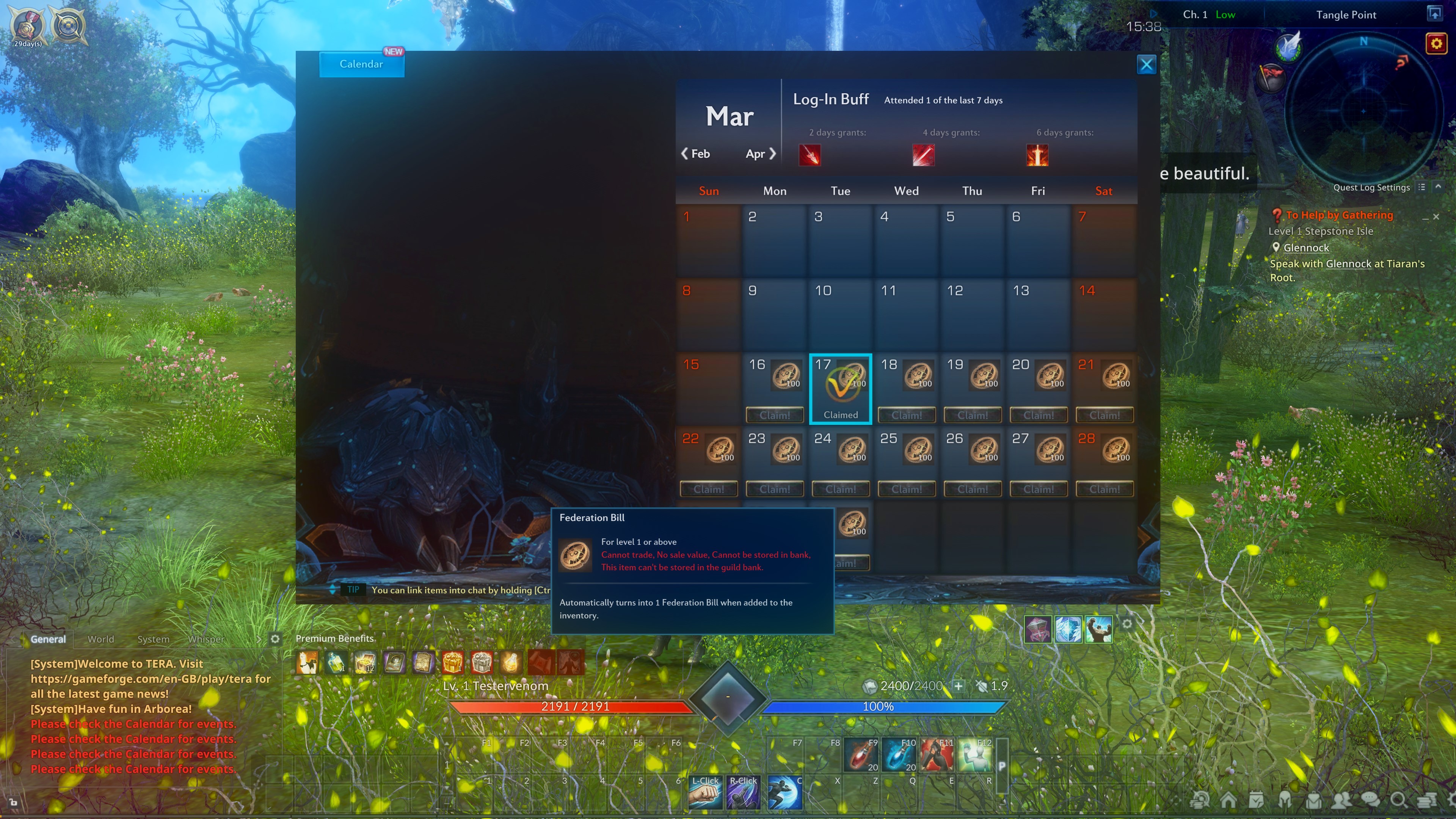Open the System chat tab
Viewport: 1456px width, 819px height.
(153, 639)
